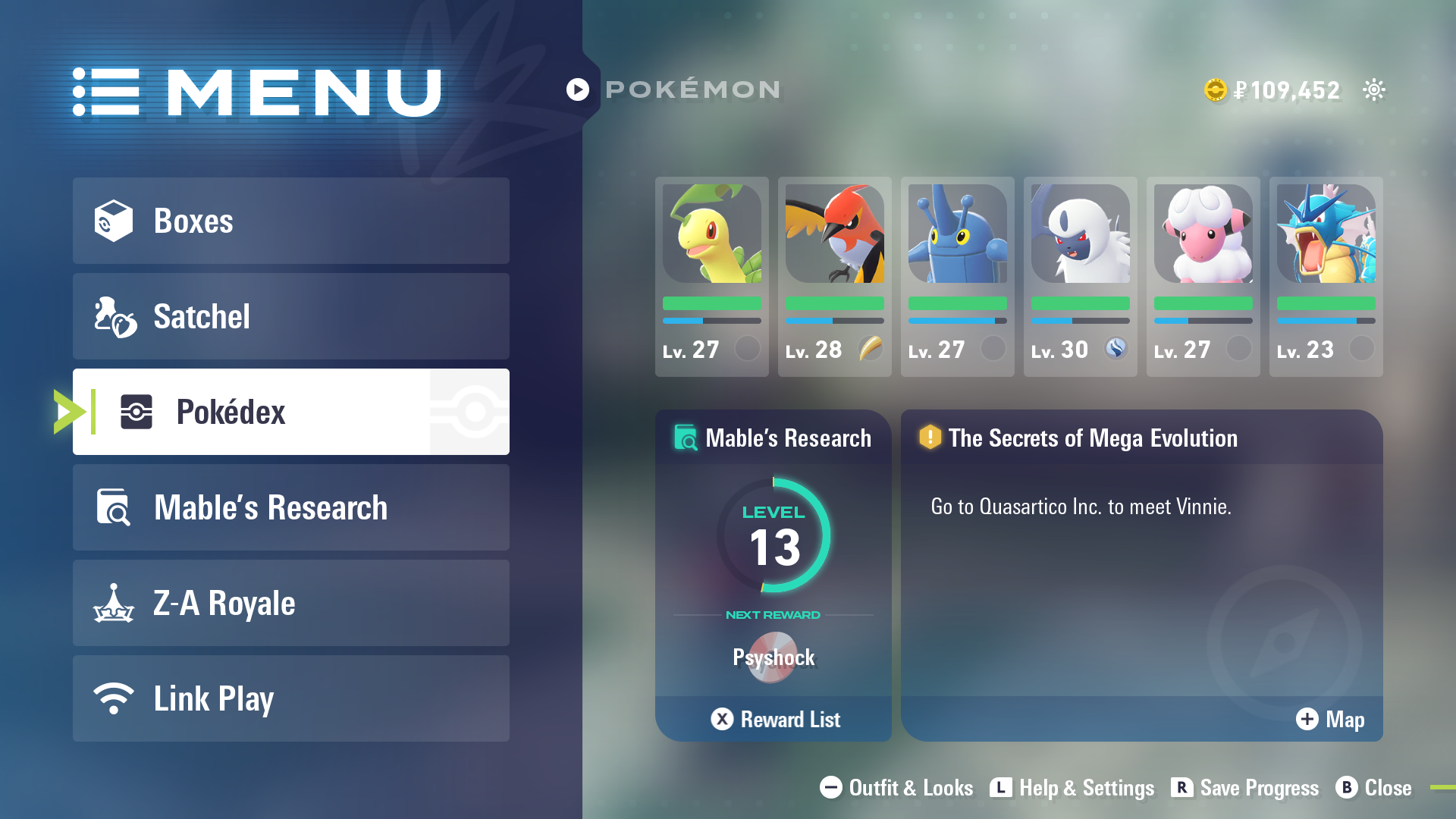Choose the Gyarados party slot
Image resolution: width=1456 pixels, height=819 pixels.
(1326, 276)
